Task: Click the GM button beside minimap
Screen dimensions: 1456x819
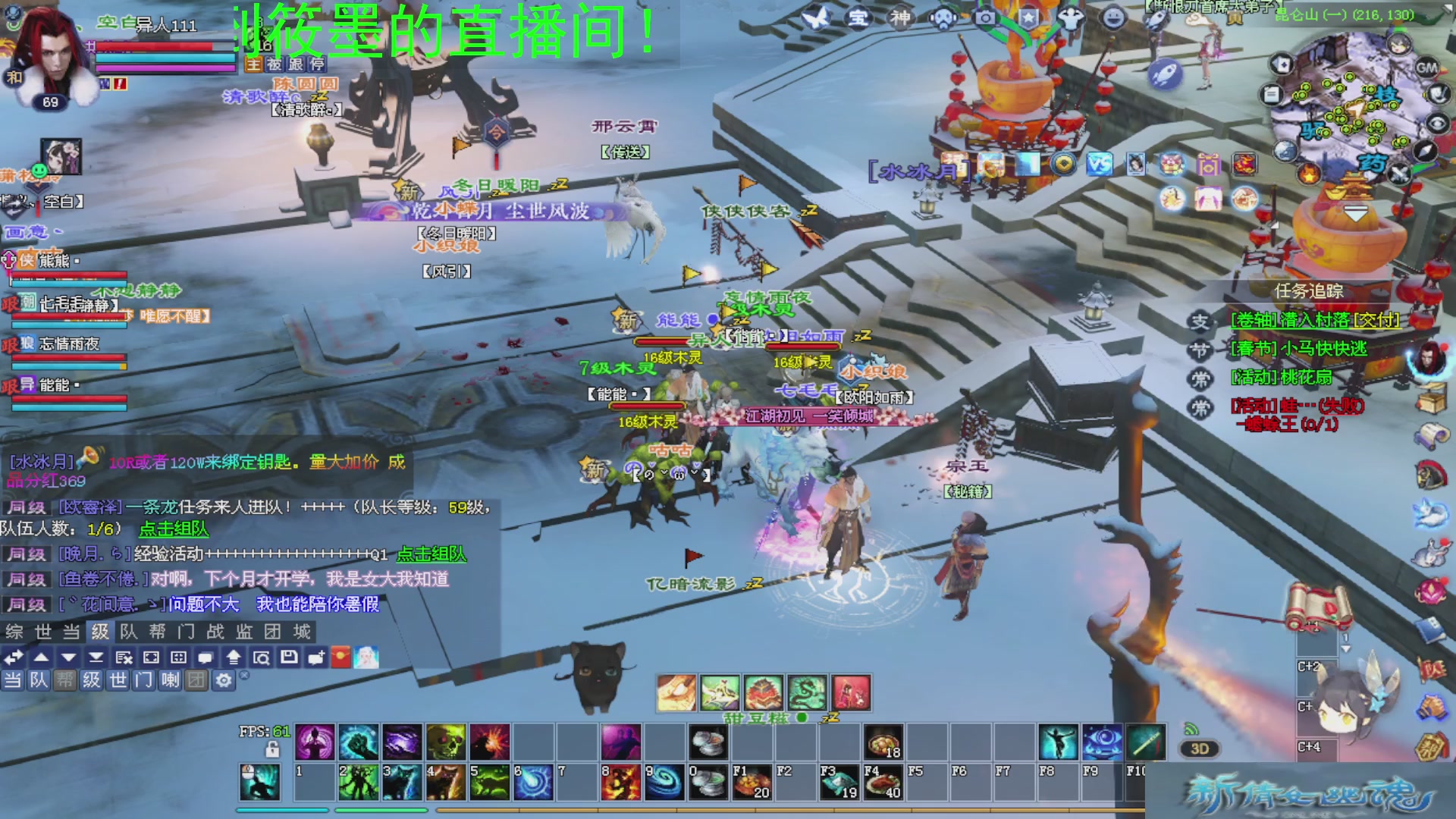Action: pos(1426,67)
